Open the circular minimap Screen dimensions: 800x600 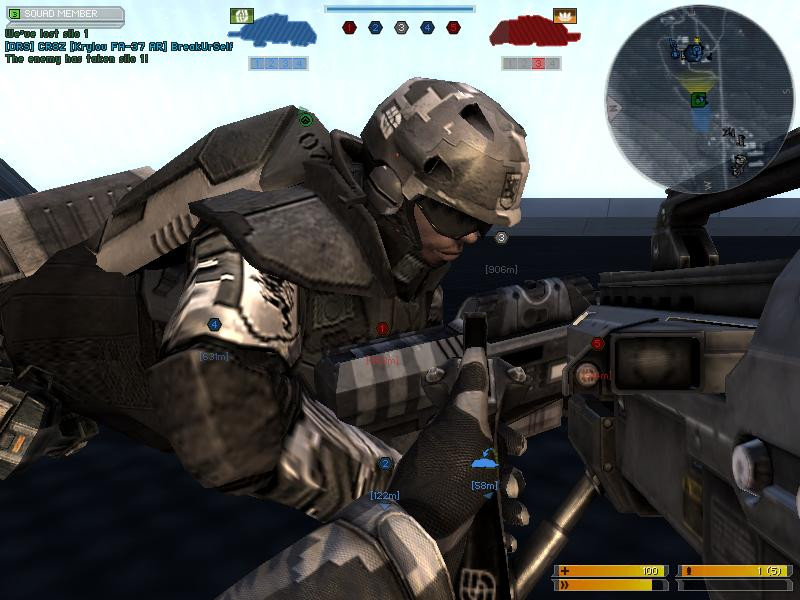coord(698,98)
